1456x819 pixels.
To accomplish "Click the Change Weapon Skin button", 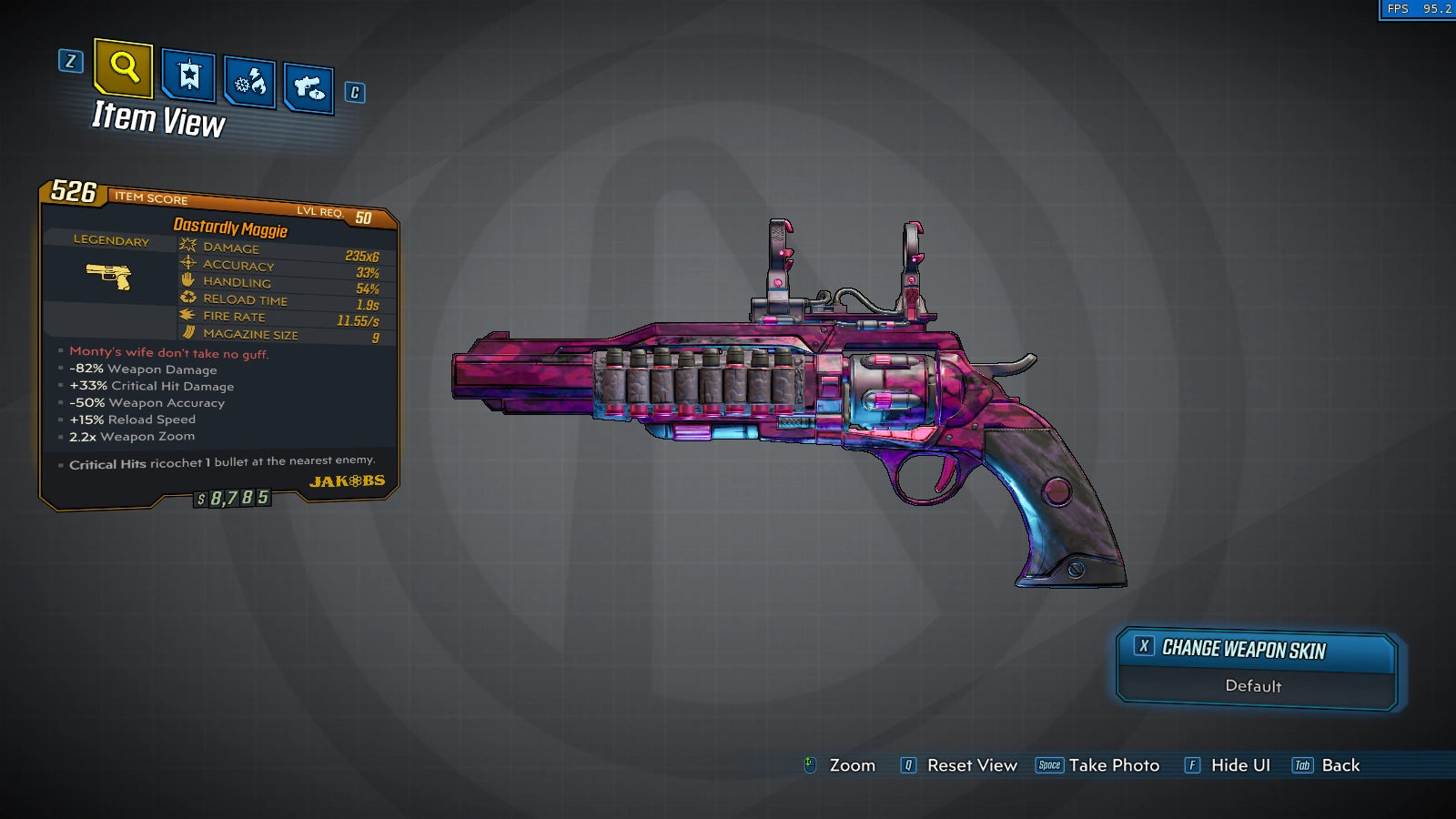I will point(1255,649).
